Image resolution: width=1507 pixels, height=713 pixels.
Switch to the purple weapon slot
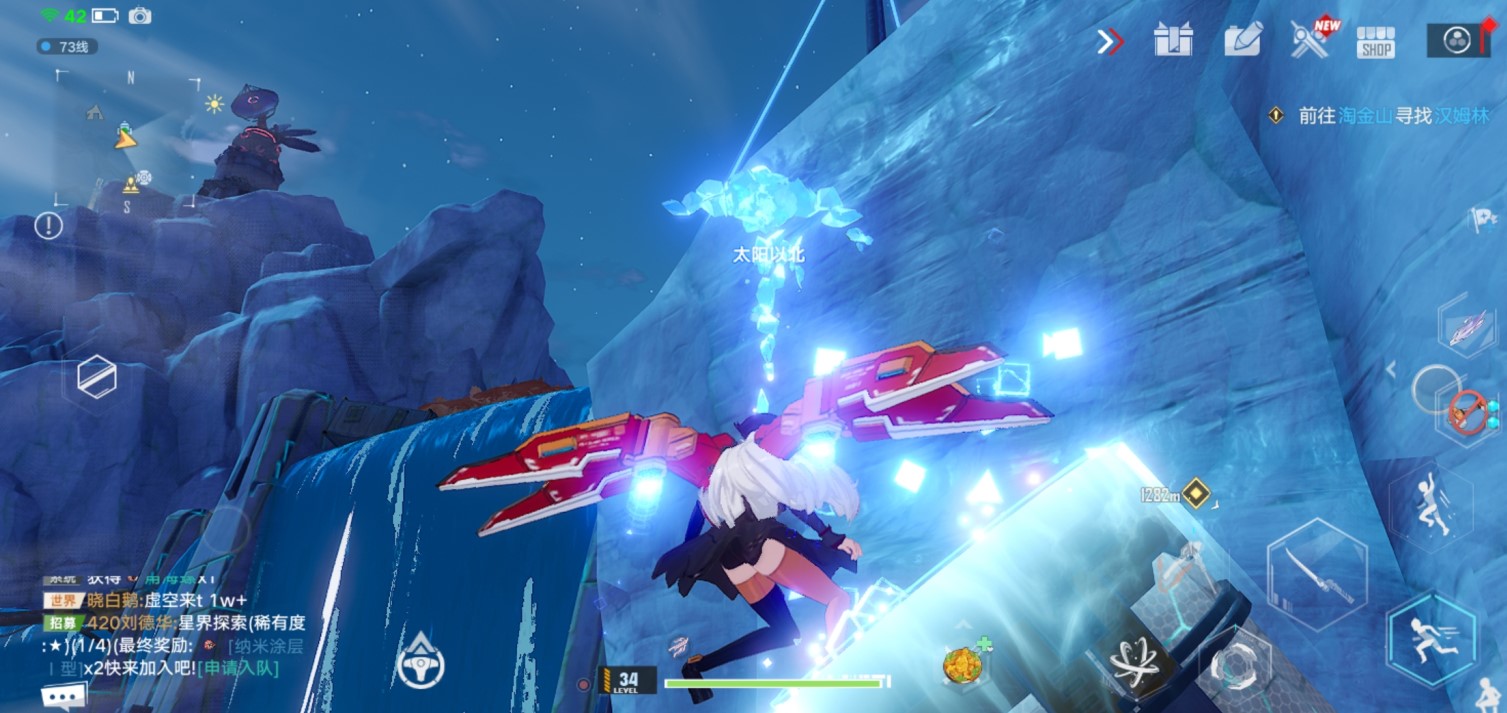(1466, 328)
